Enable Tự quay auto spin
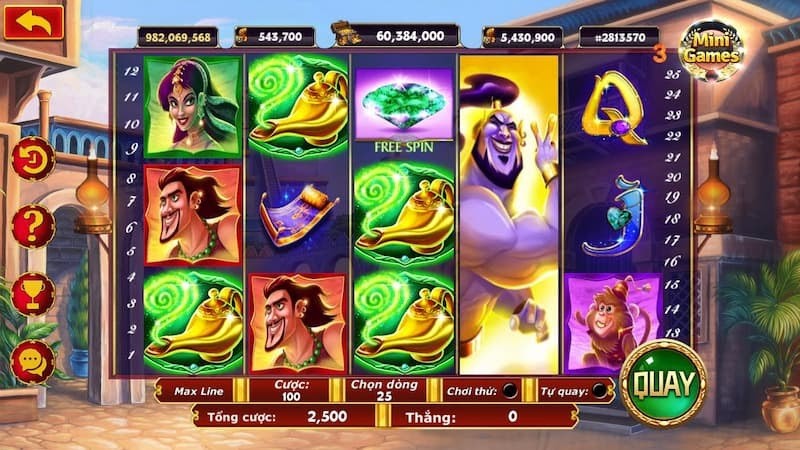Screen dimensions: 800x450 (599, 391)
